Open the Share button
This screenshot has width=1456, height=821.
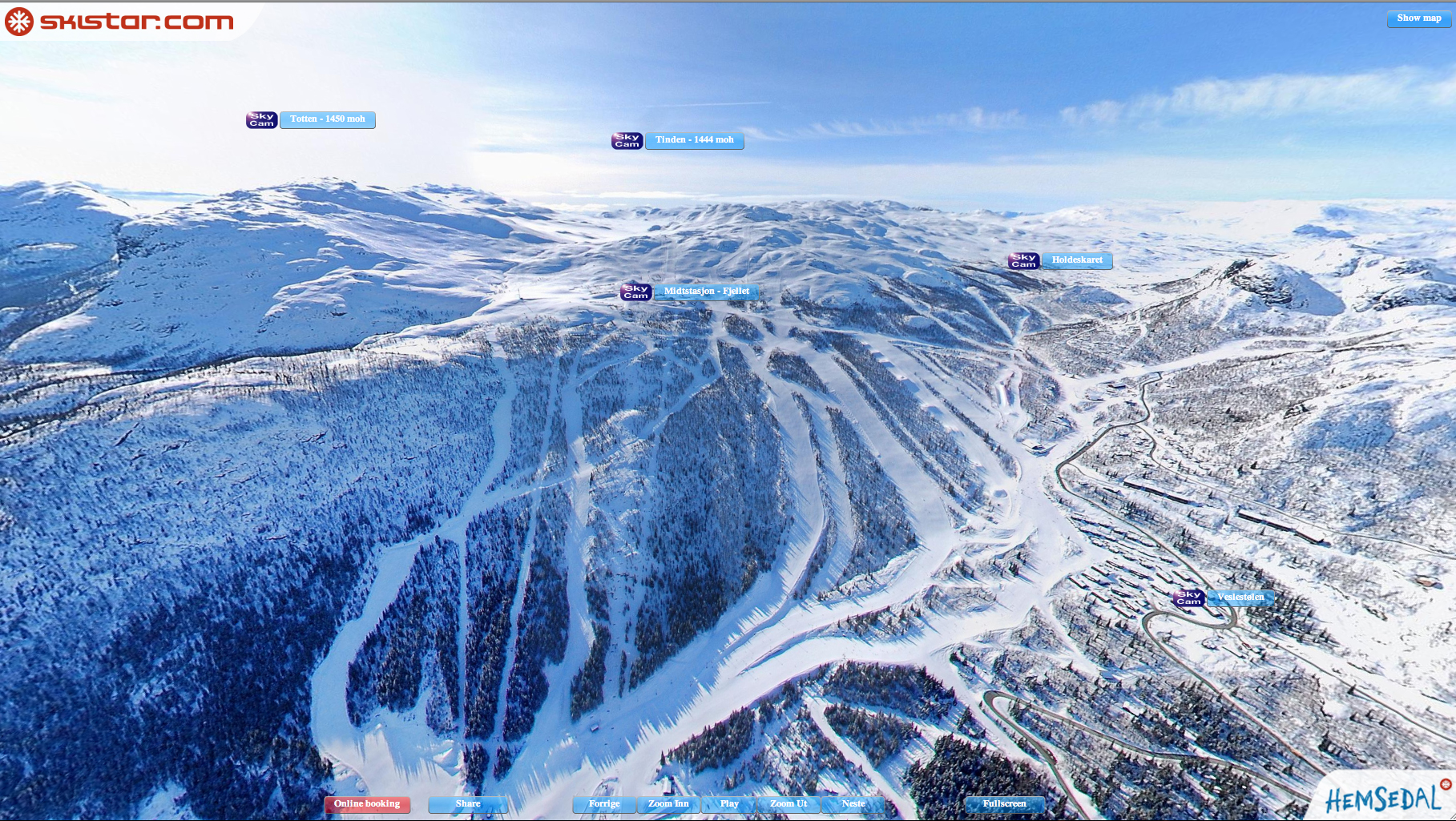pos(468,804)
